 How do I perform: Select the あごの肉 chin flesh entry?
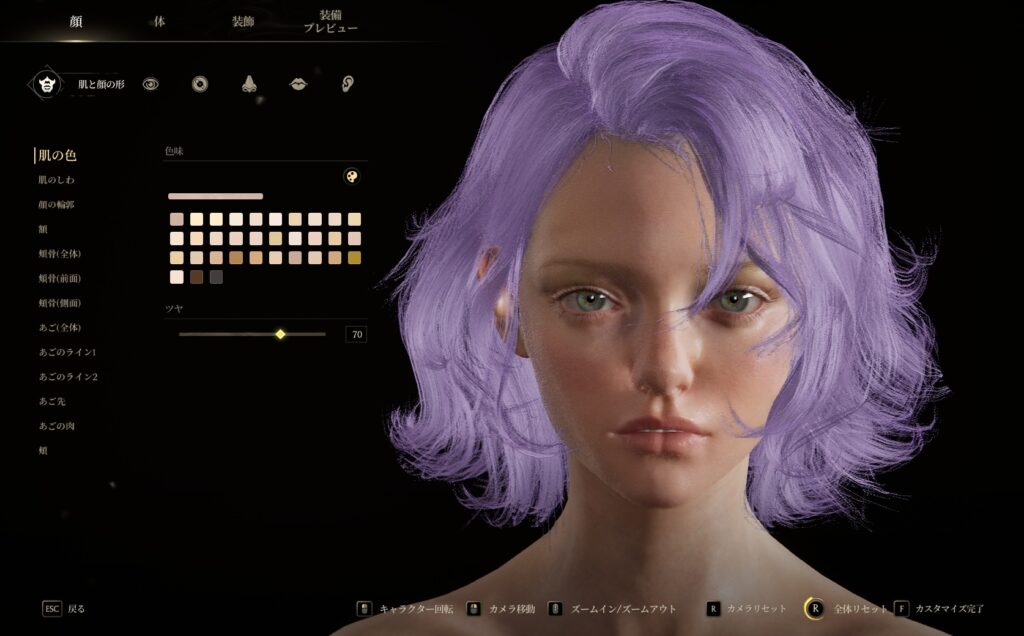56,426
